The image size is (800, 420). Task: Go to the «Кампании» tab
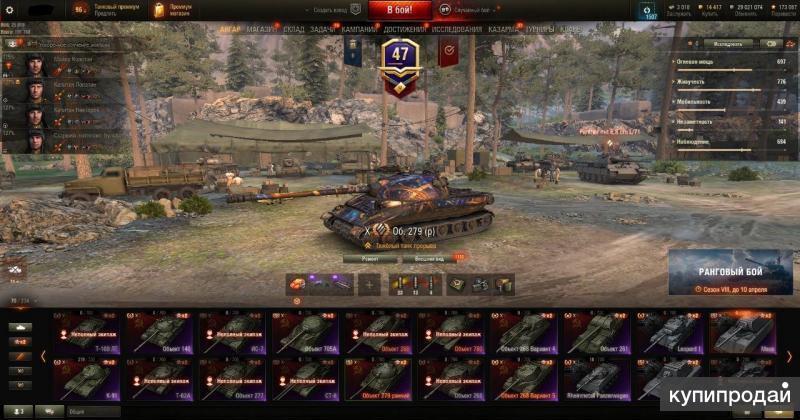click(x=360, y=30)
